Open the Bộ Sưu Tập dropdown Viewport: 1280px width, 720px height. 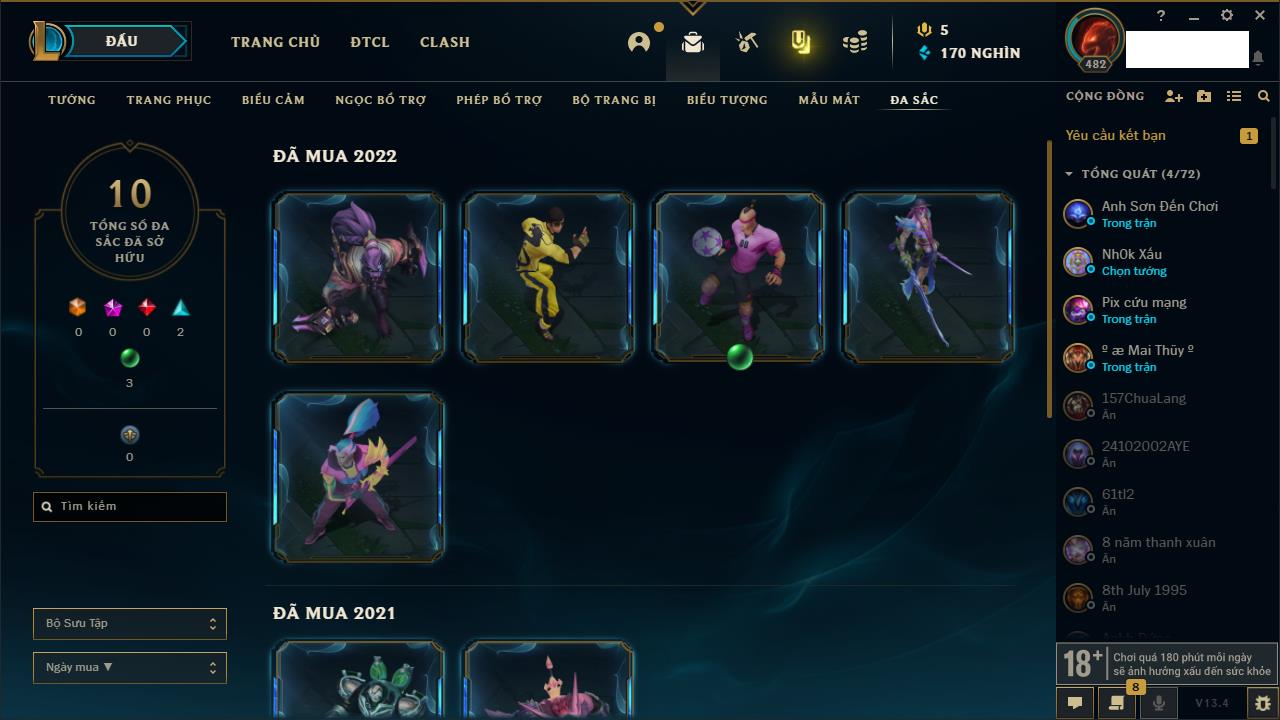[x=130, y=624]
